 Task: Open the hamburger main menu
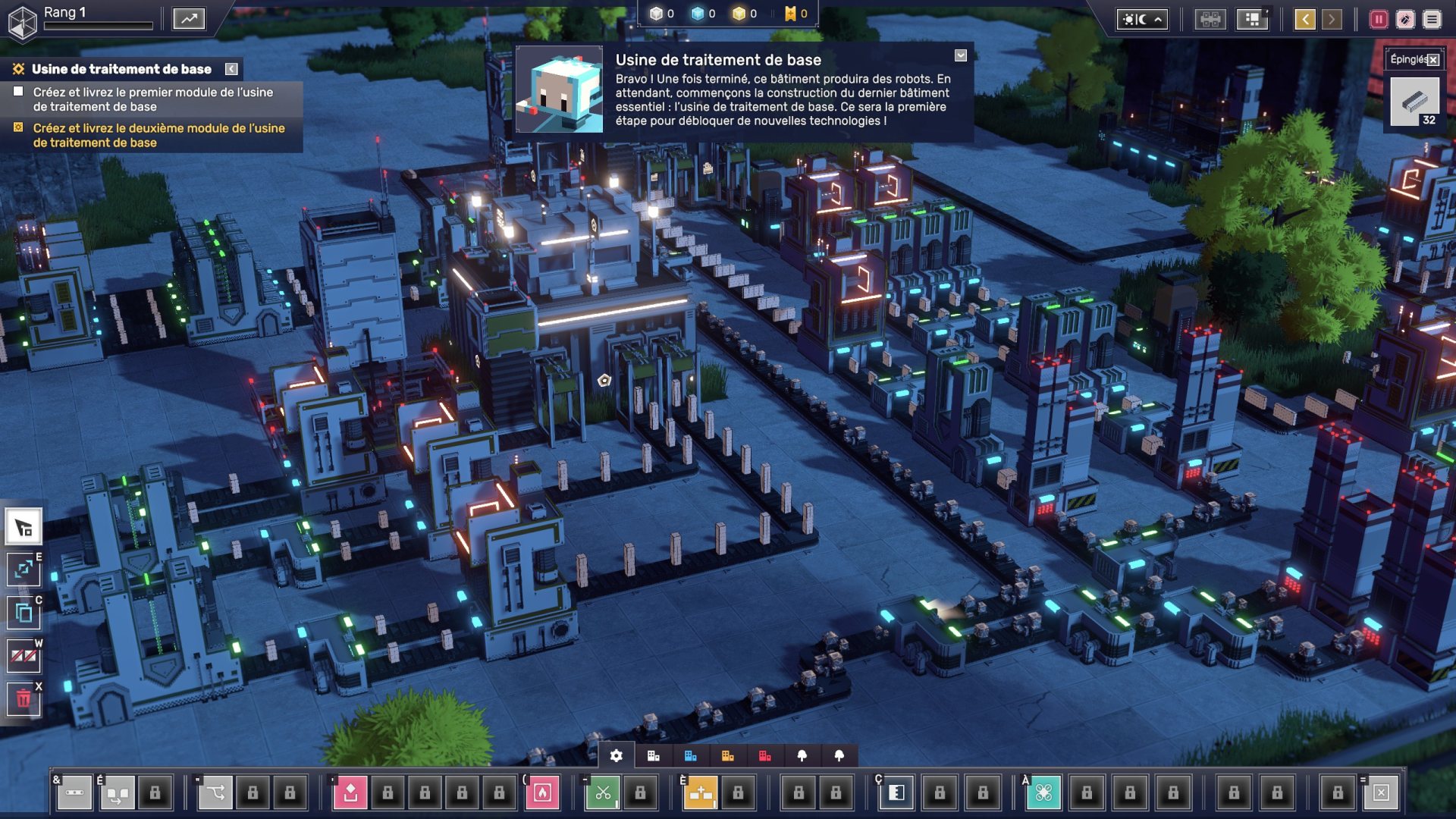(x=1432, y=19)
